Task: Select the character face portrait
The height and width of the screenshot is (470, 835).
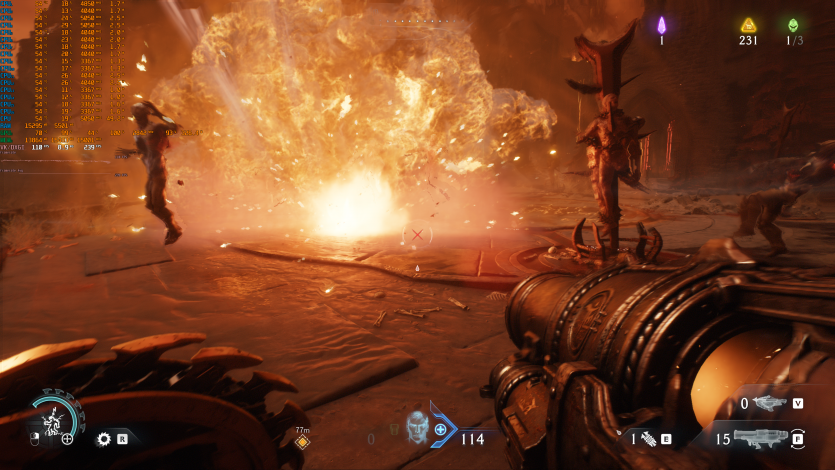Action: tap(417, 426)
